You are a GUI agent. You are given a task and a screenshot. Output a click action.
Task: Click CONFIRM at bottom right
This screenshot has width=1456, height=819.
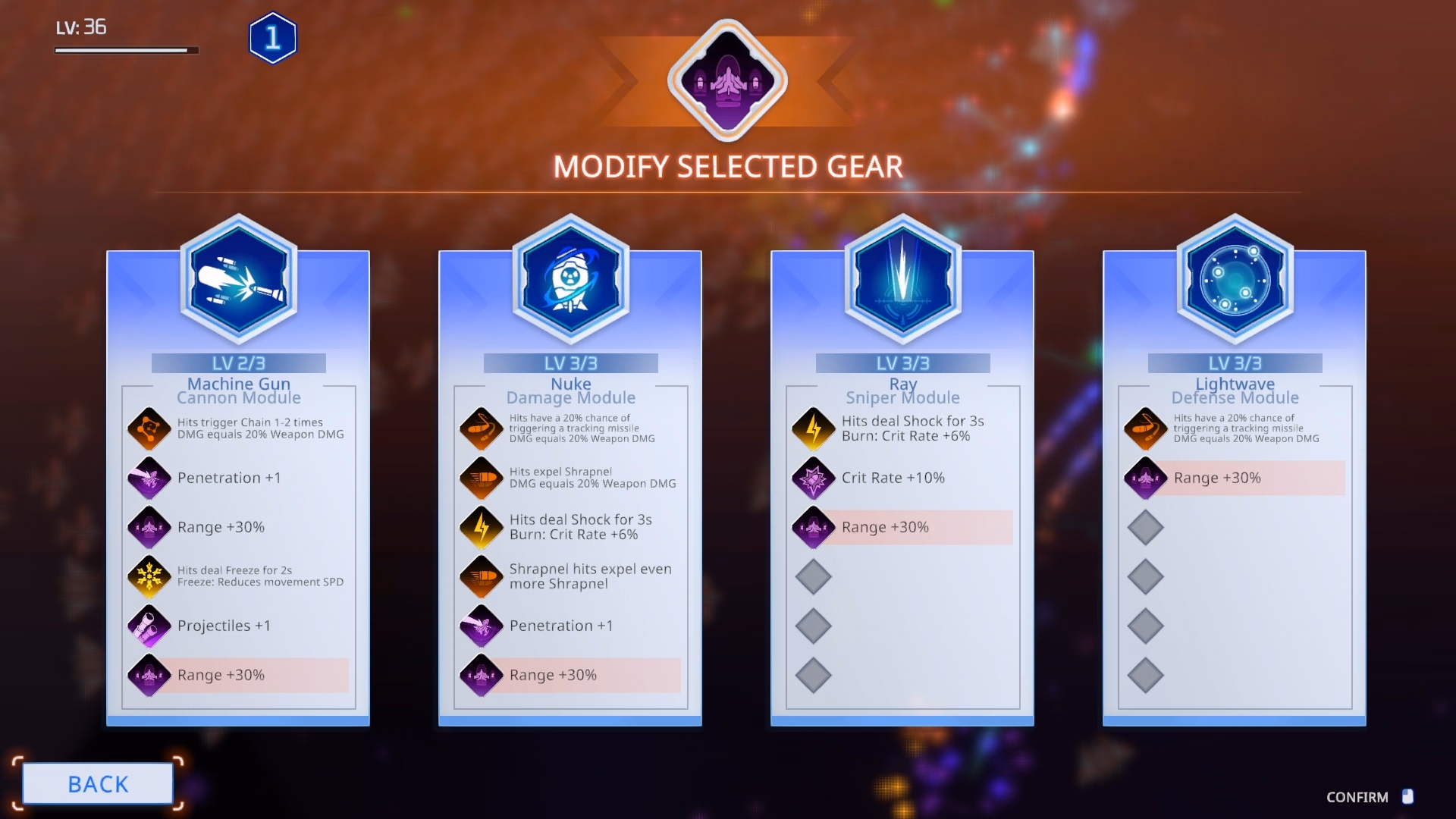click(x=1357, y=797)
